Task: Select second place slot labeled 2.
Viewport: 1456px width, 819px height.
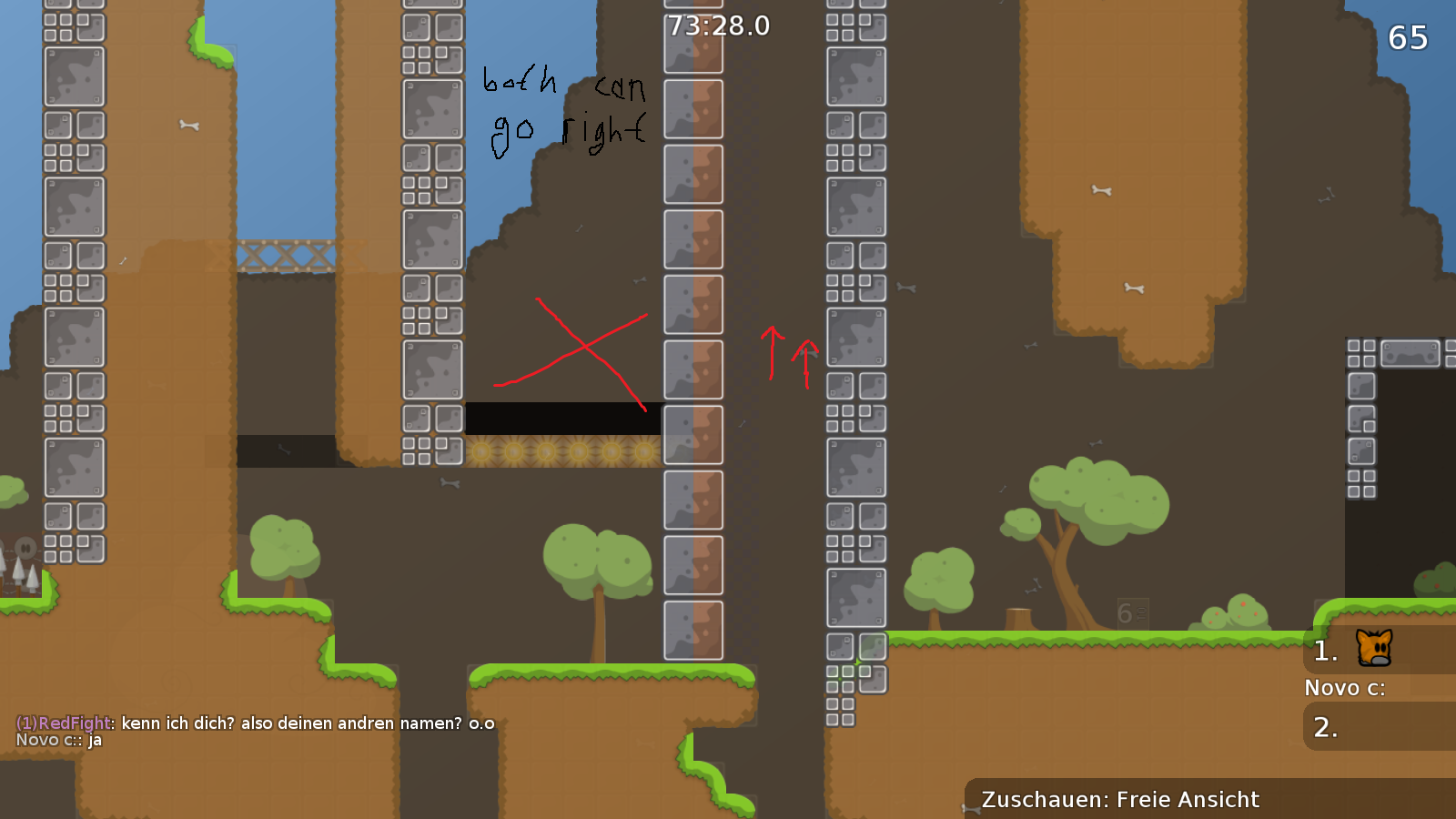Action: [x=1324, y=727]
